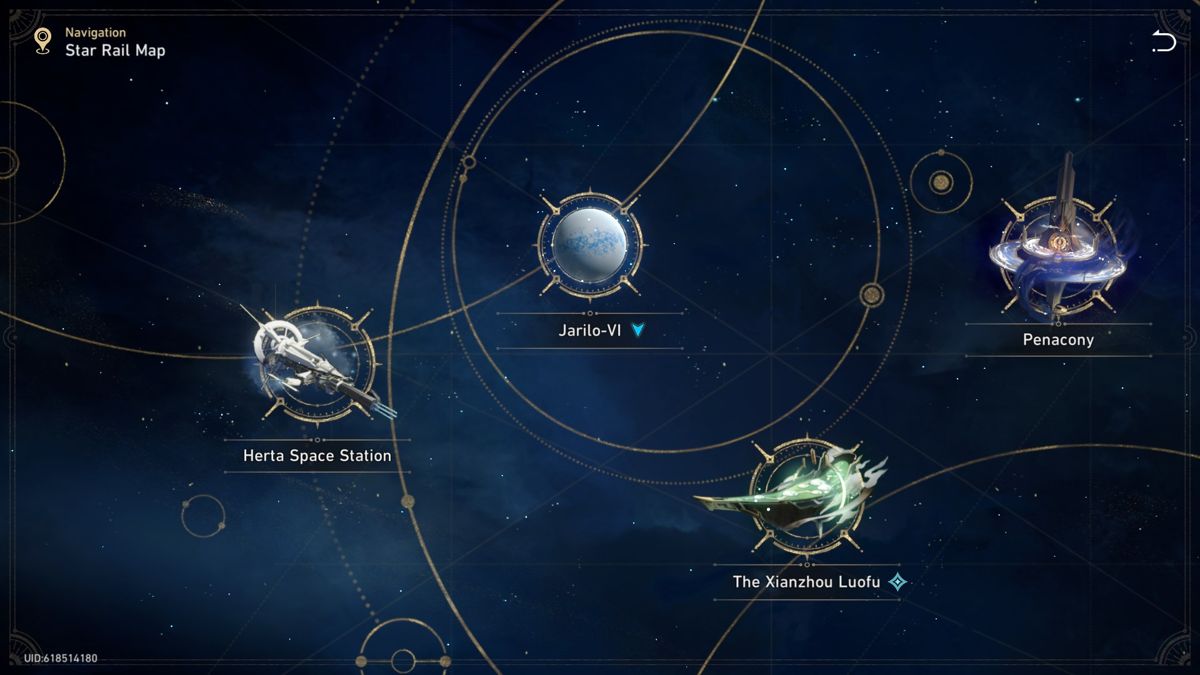Select the Jarilo-VI planet
This screenshot has height=675, width=1200.
(x=590, y=246)
